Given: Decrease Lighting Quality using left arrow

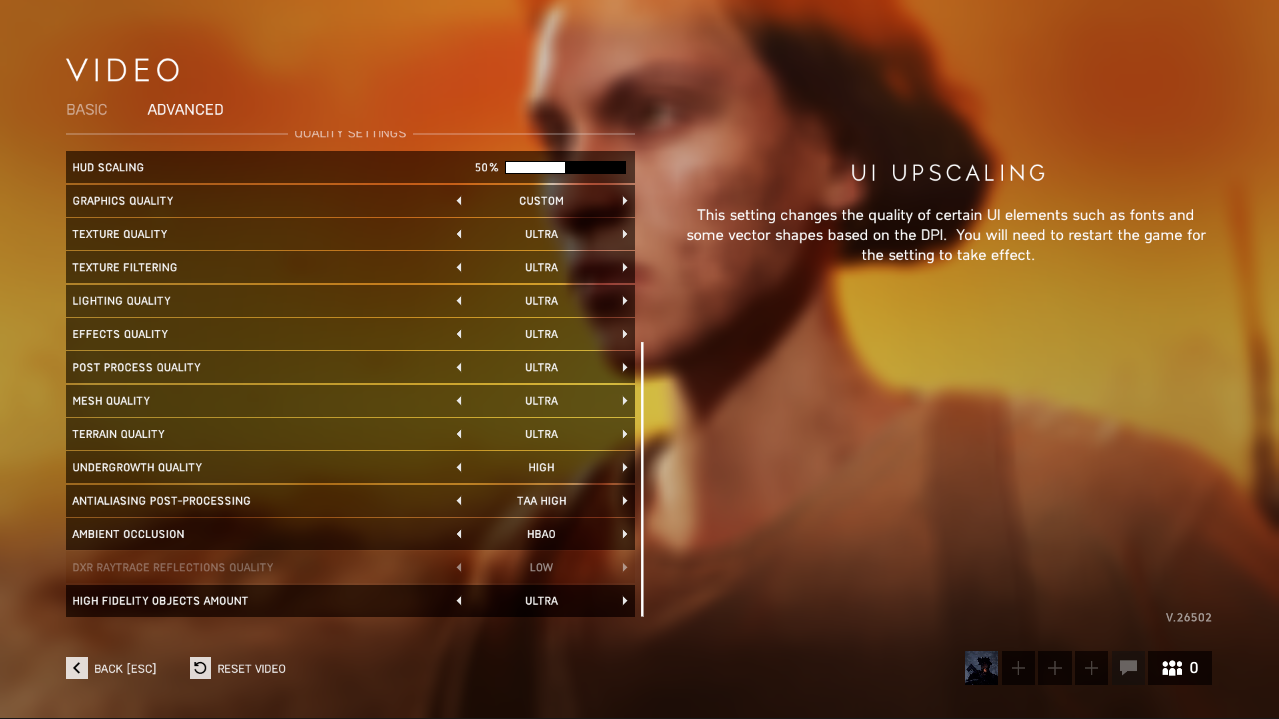Looking at the screenshot, I should 459,301.
